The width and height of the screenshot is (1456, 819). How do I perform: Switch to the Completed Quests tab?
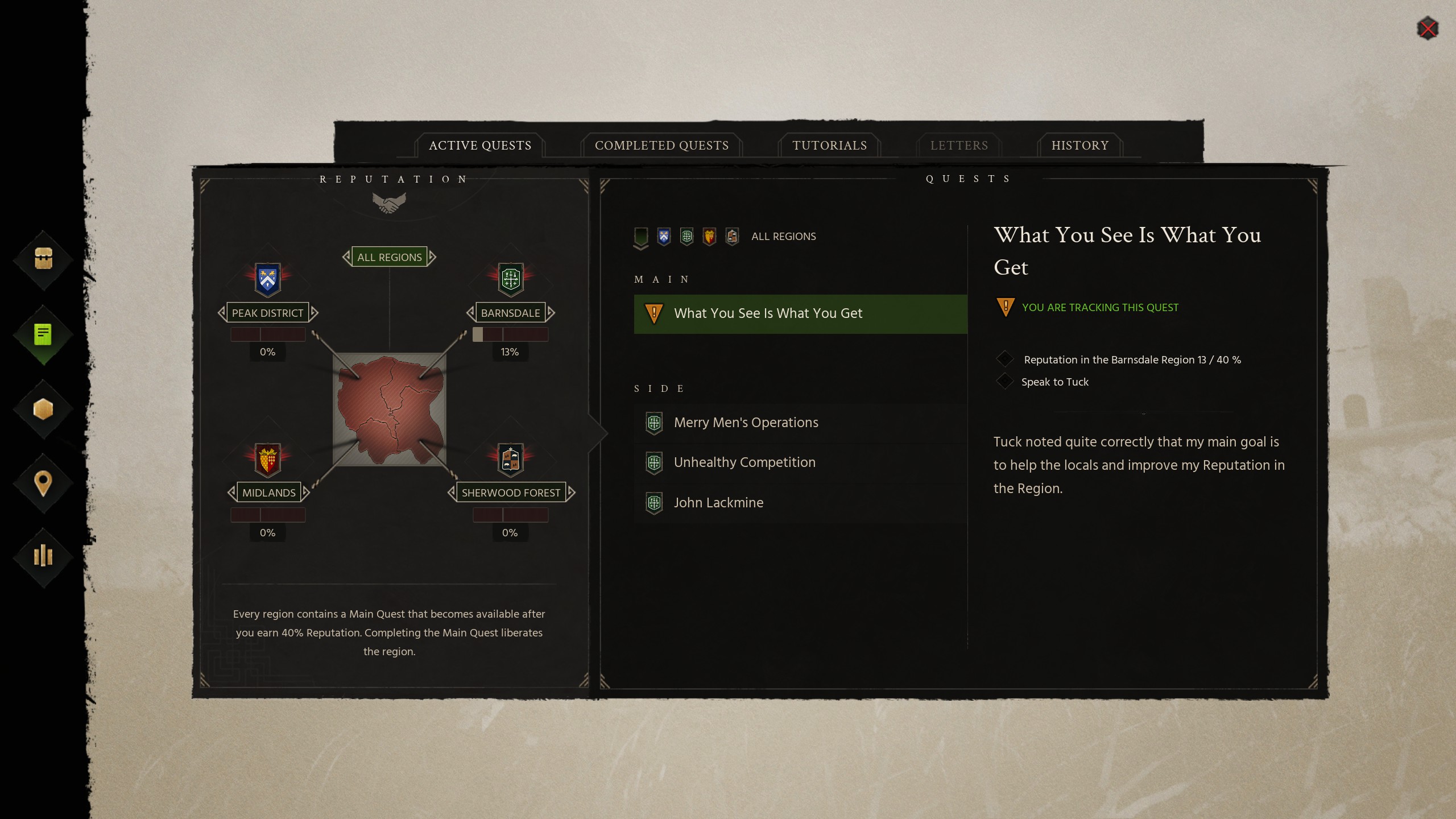[x=661, y=146]
